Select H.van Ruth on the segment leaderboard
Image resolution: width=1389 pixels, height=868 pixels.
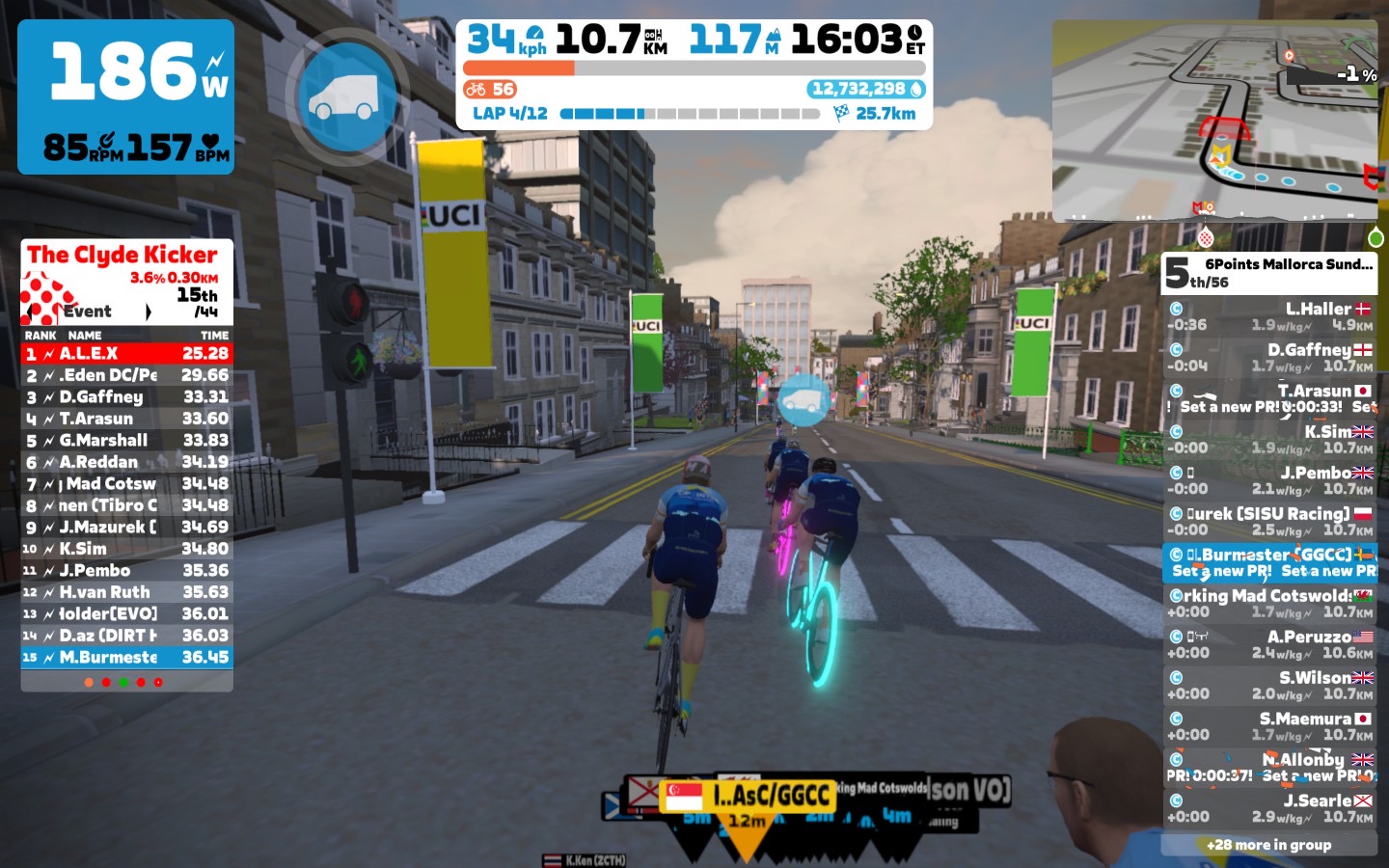click(x=126, y=592)
